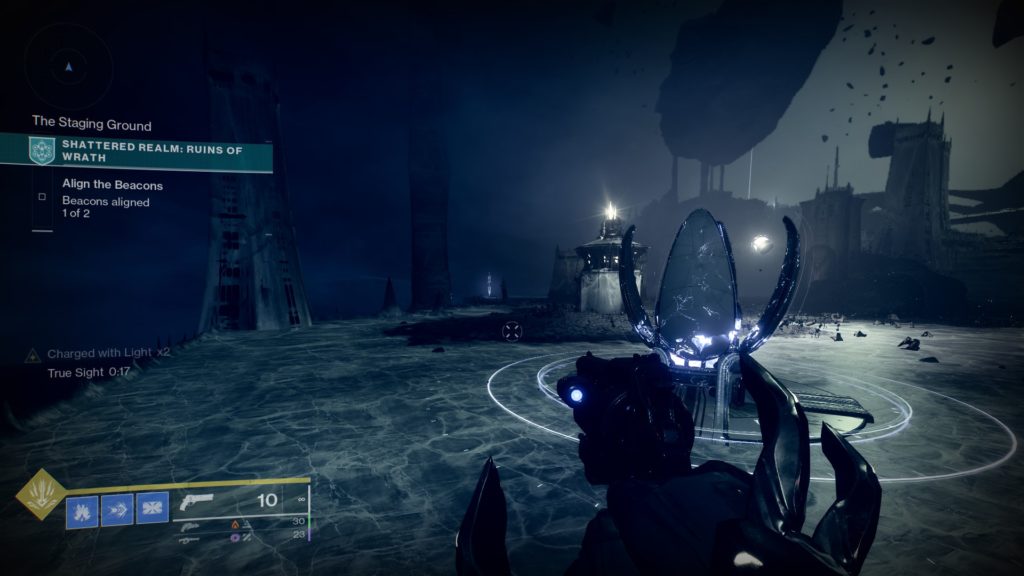Activate the third blue ability icon
Image resolution: width=1024 pixels, height=576 pixels.
click(152, 509)
